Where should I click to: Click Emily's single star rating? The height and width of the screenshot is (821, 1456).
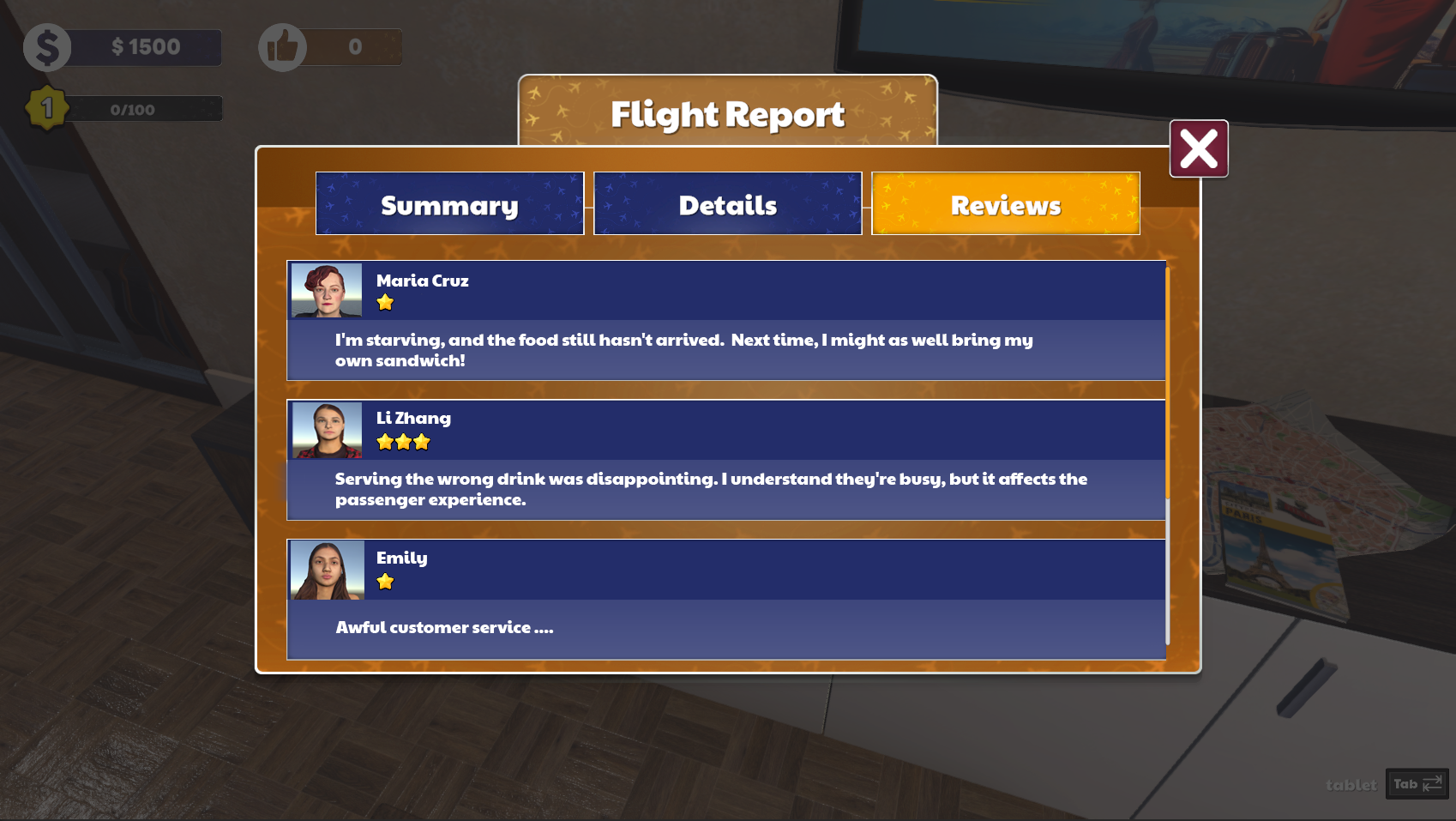pyautogui.click(x=384, y=582)
